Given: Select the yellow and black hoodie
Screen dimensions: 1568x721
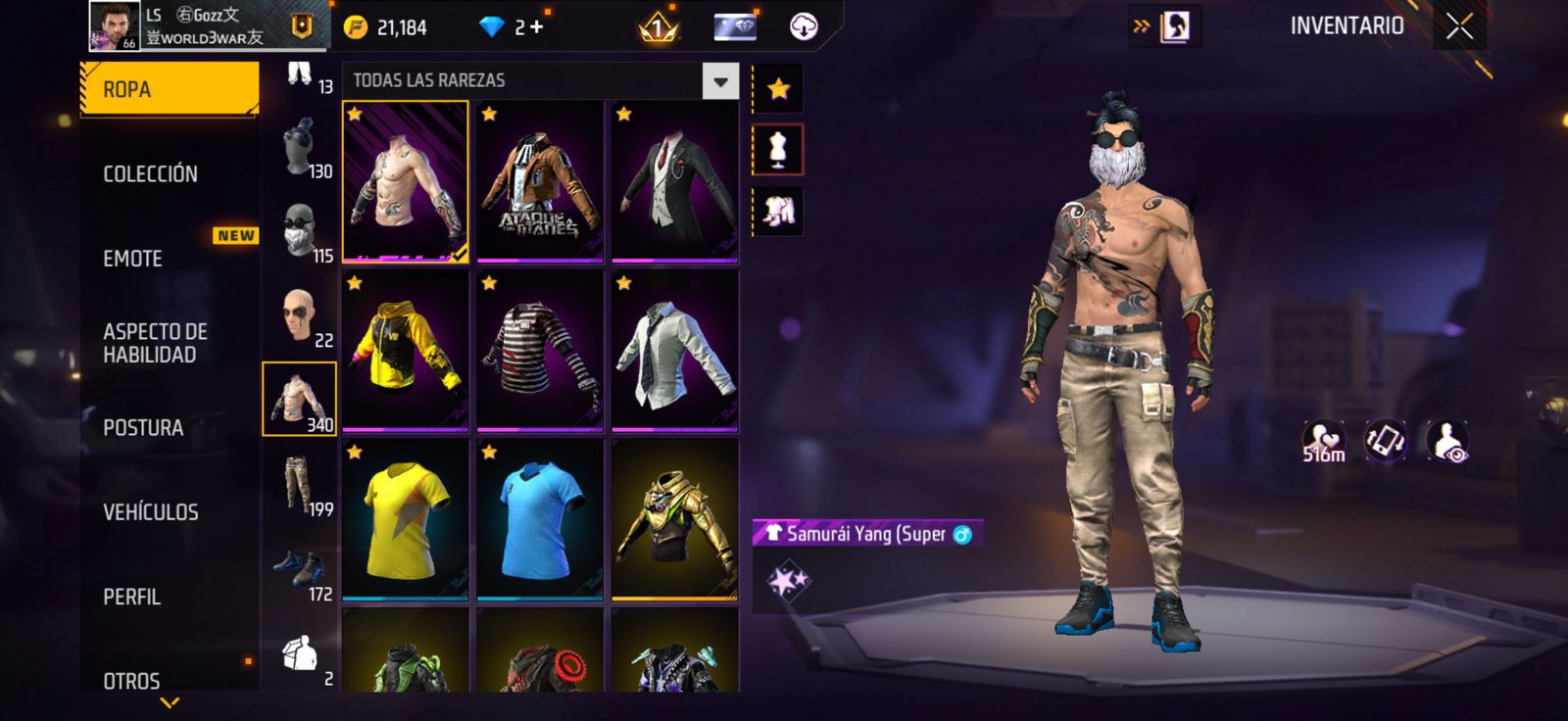Looking at the screenshot, I should tap(406, 351).
